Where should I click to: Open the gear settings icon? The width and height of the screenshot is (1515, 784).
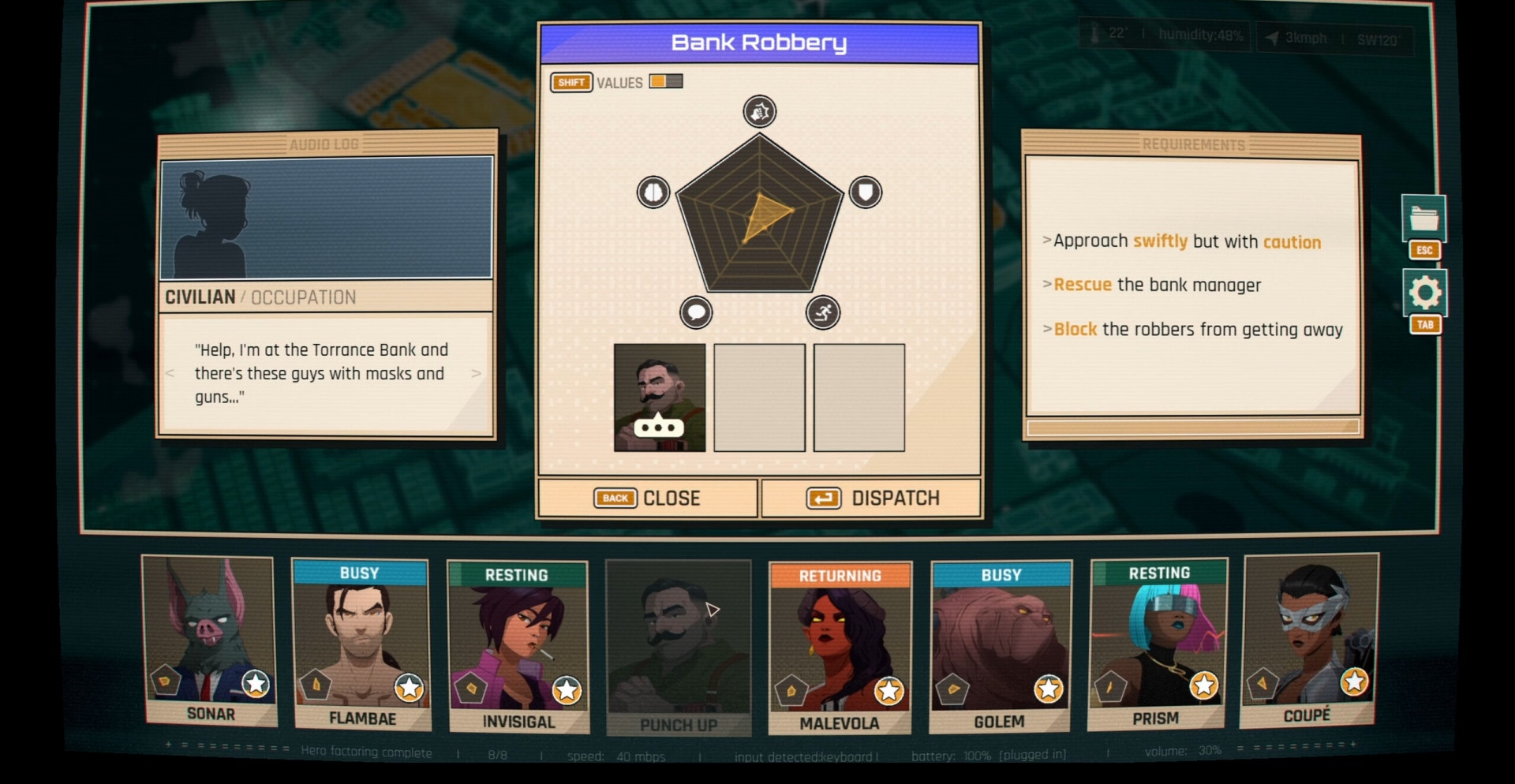1424,293
